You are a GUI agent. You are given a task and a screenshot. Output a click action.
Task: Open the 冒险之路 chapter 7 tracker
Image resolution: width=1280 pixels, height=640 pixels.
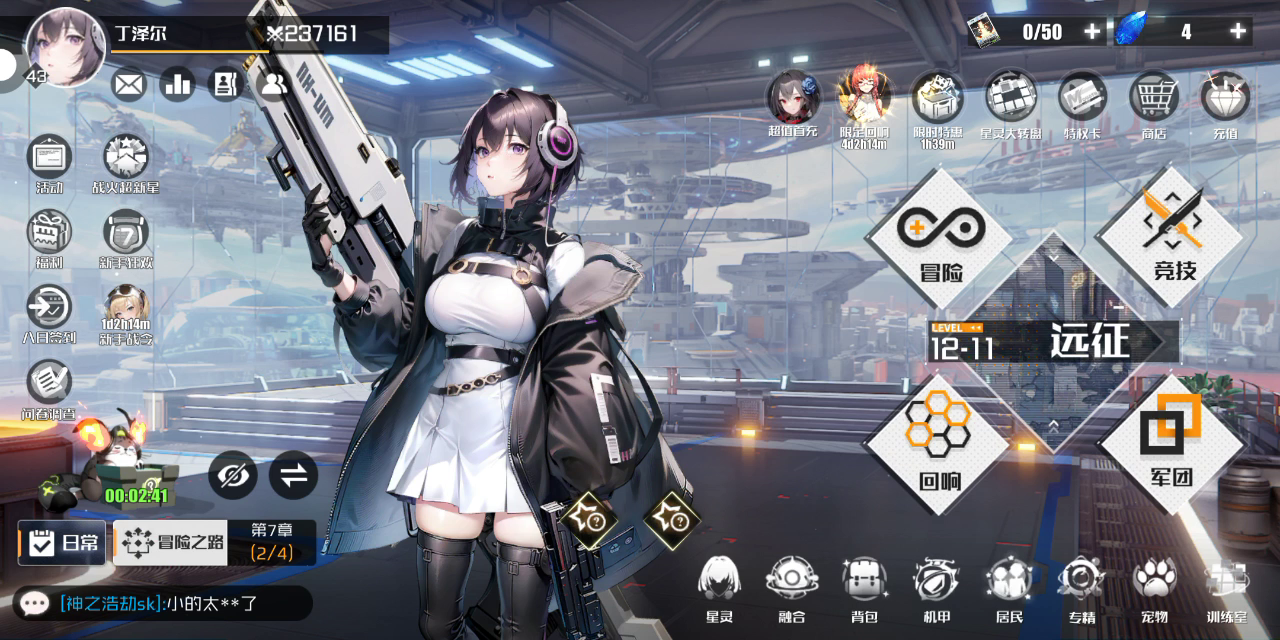click(214, 543)
